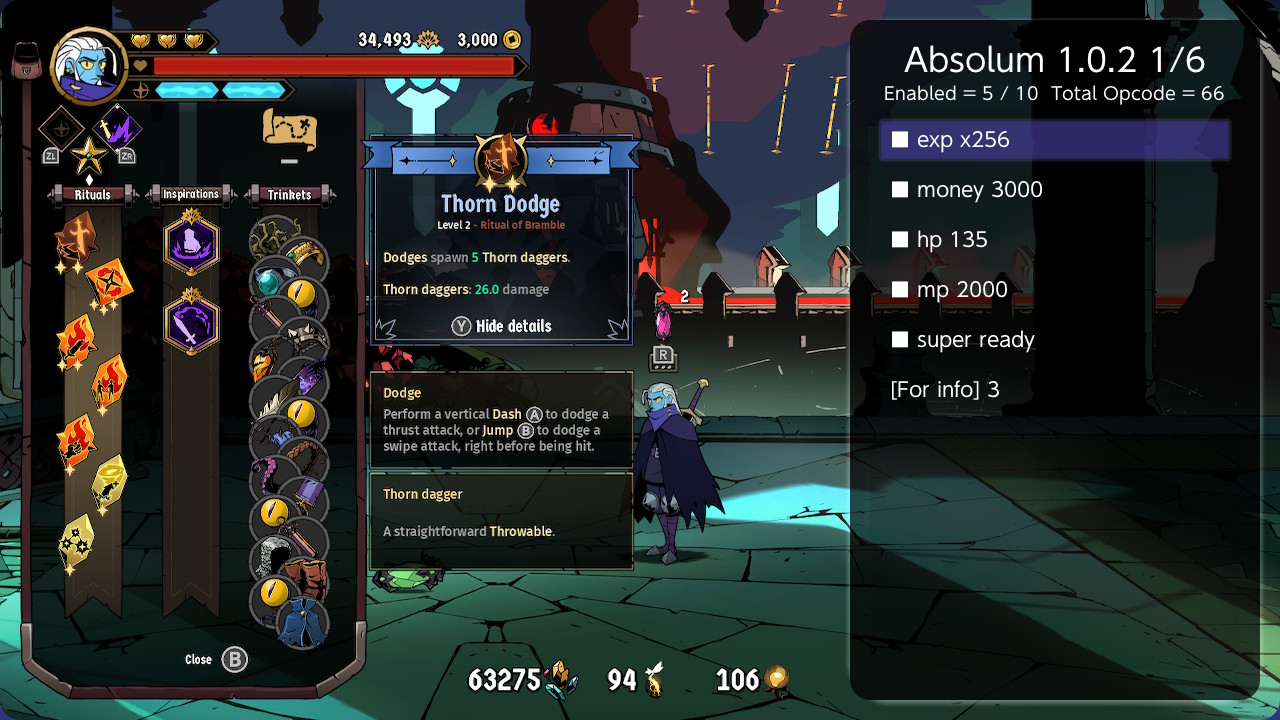Click the red health bar
The height and width of the screenshot is (720, 1280).
point(330,64)
